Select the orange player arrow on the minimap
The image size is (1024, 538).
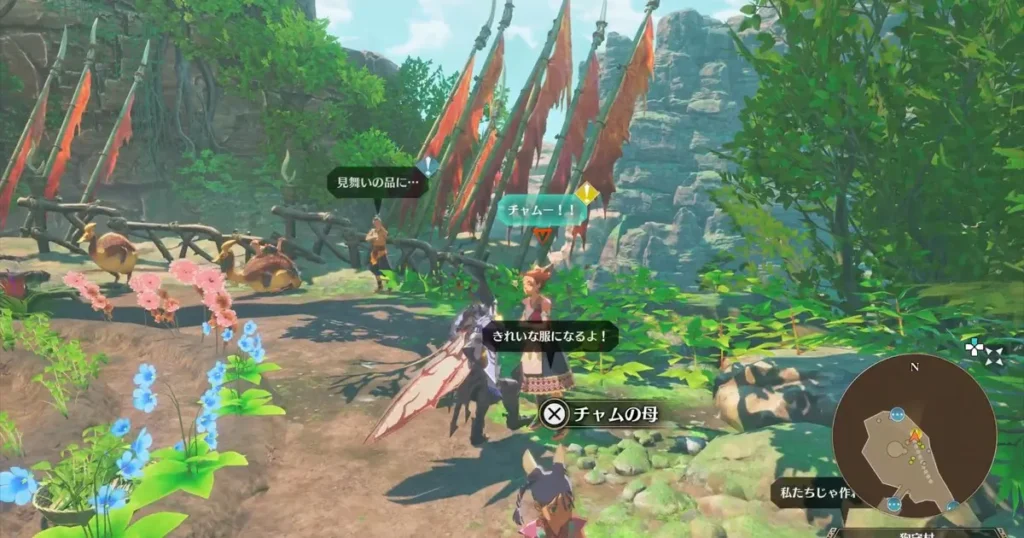point(913,436)
